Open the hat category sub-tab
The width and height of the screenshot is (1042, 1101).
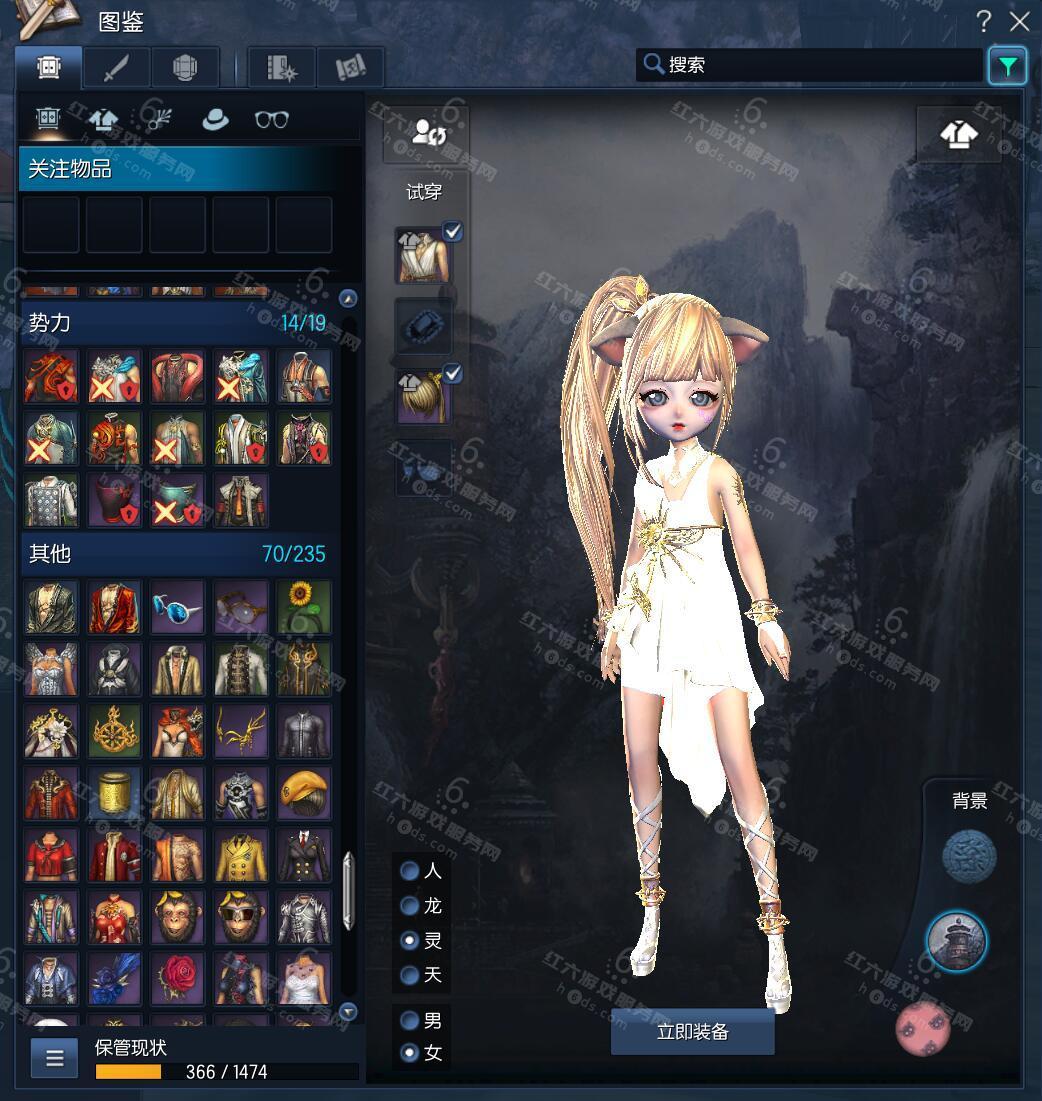click(215, 120)
